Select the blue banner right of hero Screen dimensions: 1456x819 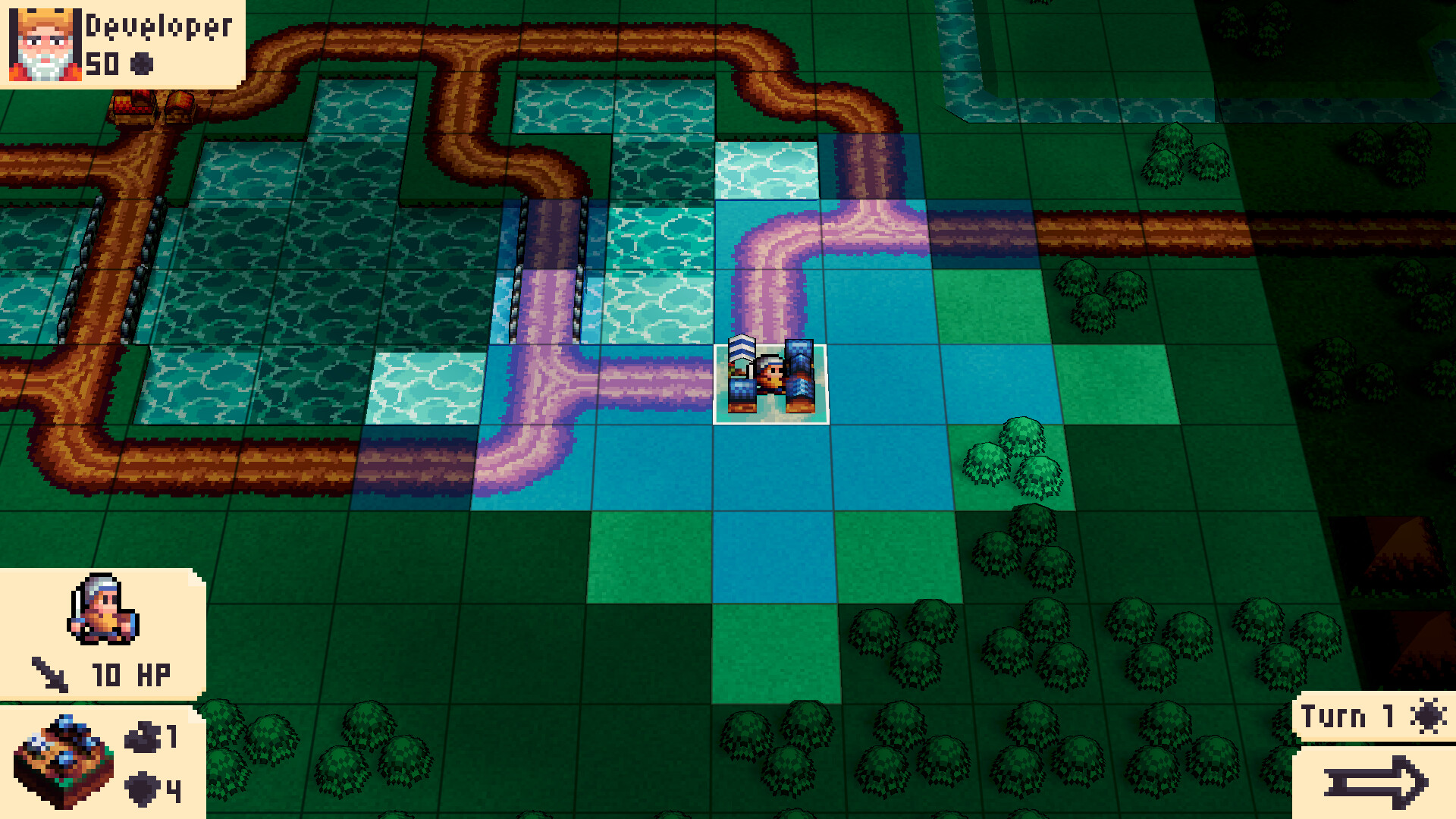point(800,372)
